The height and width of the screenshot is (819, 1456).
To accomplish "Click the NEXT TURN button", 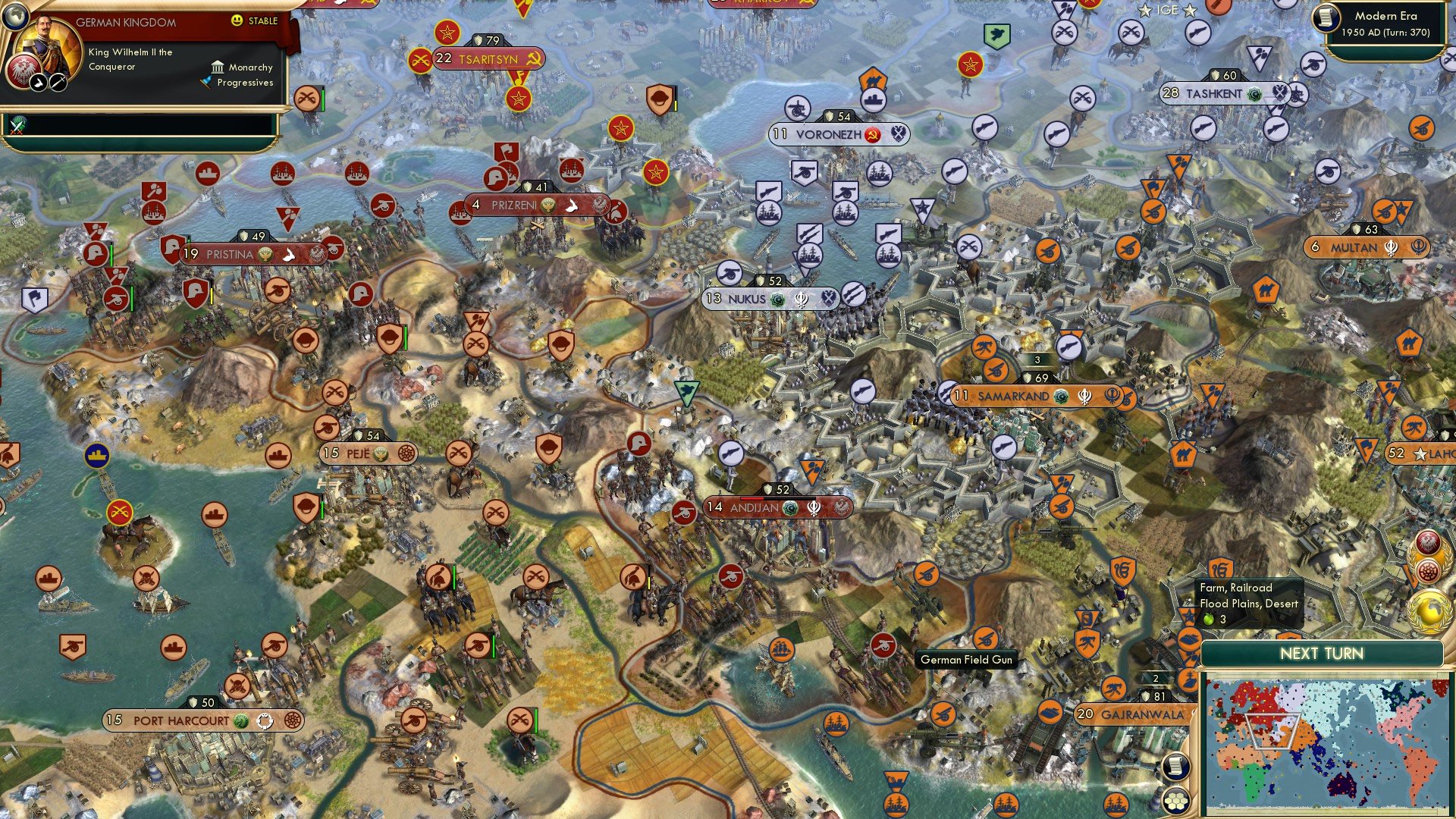I will (1319, 652).
